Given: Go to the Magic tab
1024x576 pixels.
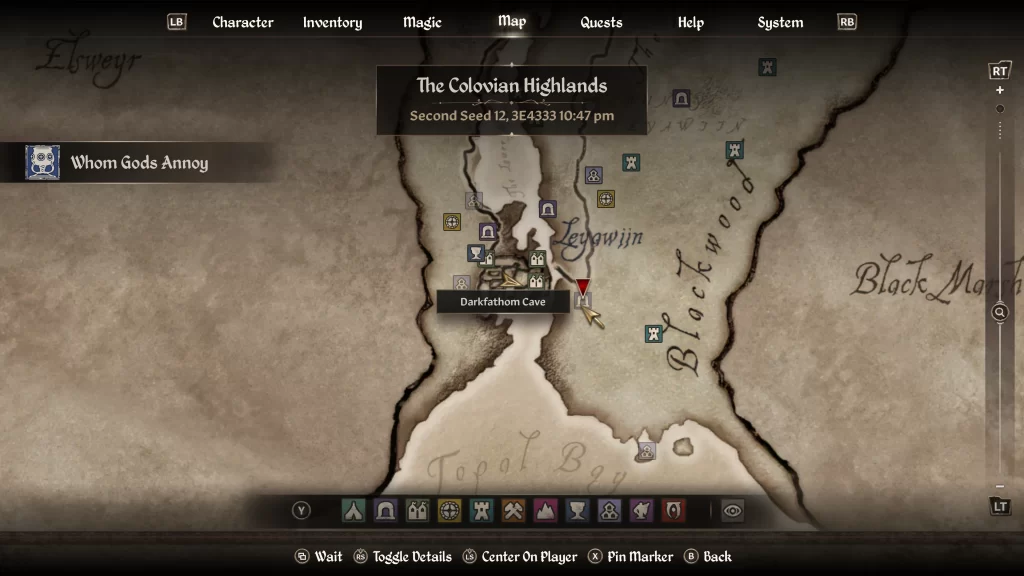Looking at the screenshot, I should 422,22.
